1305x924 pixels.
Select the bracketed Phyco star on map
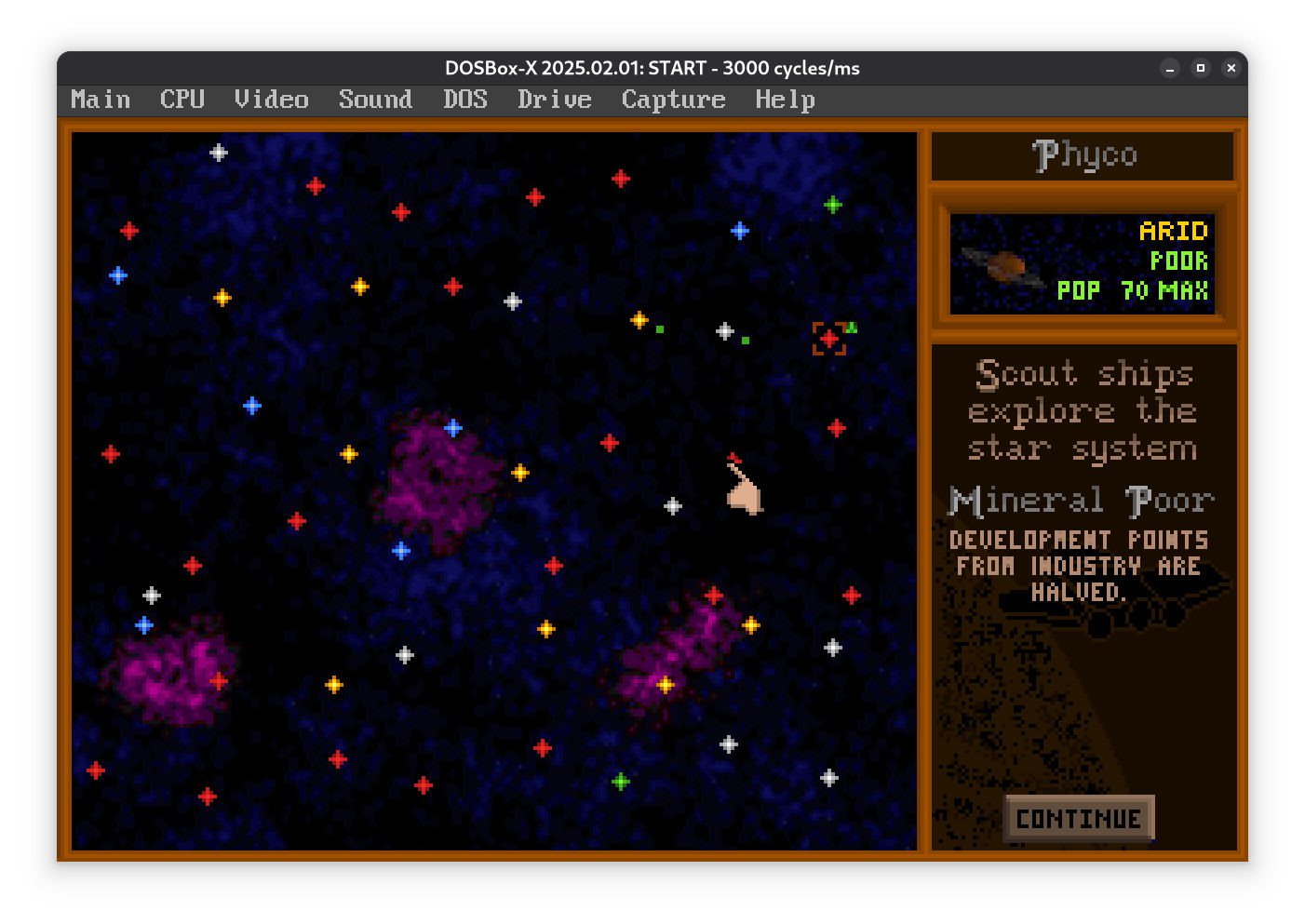828,339
